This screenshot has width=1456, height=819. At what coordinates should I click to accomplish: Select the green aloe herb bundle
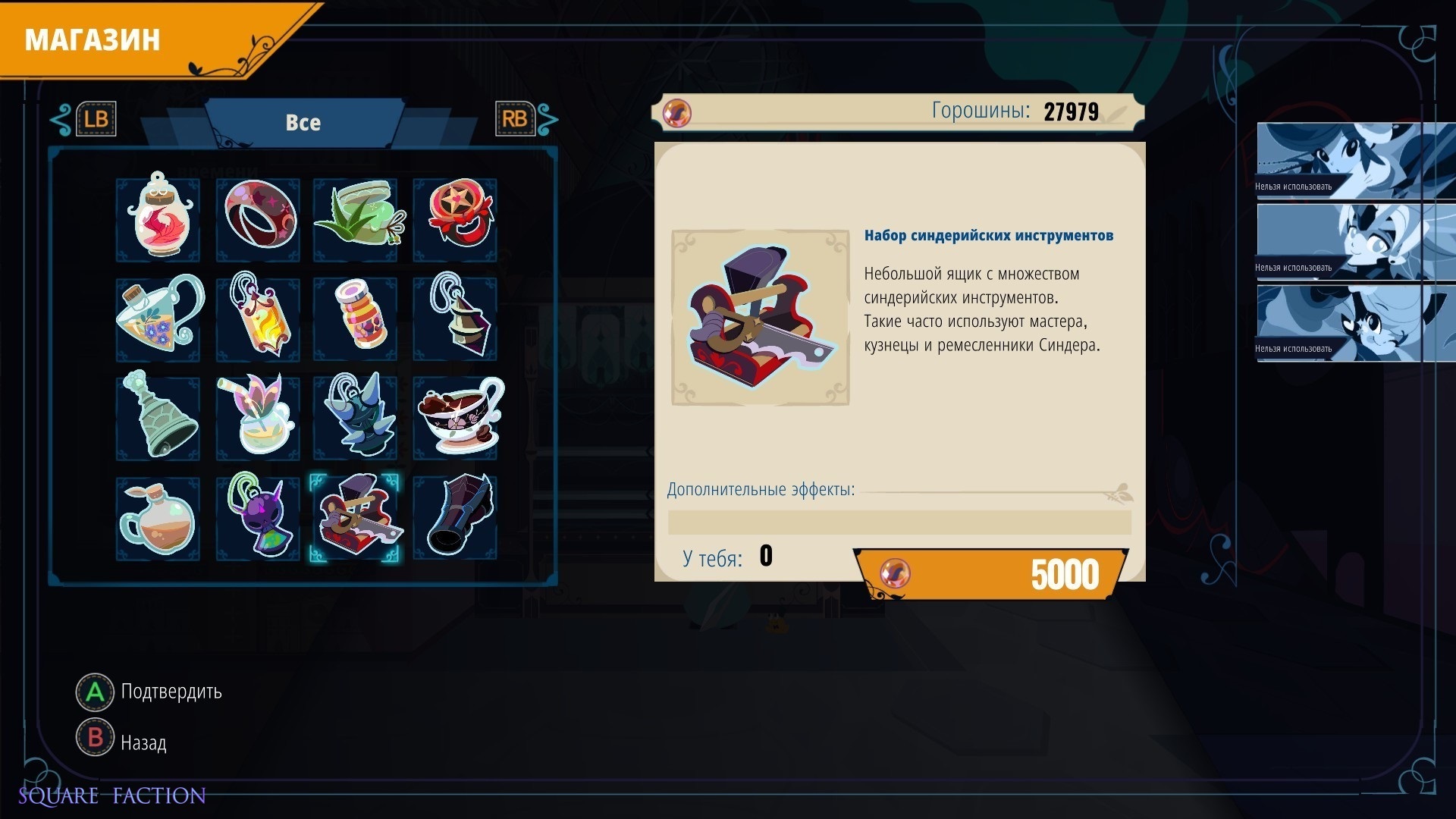coord(356,218)
